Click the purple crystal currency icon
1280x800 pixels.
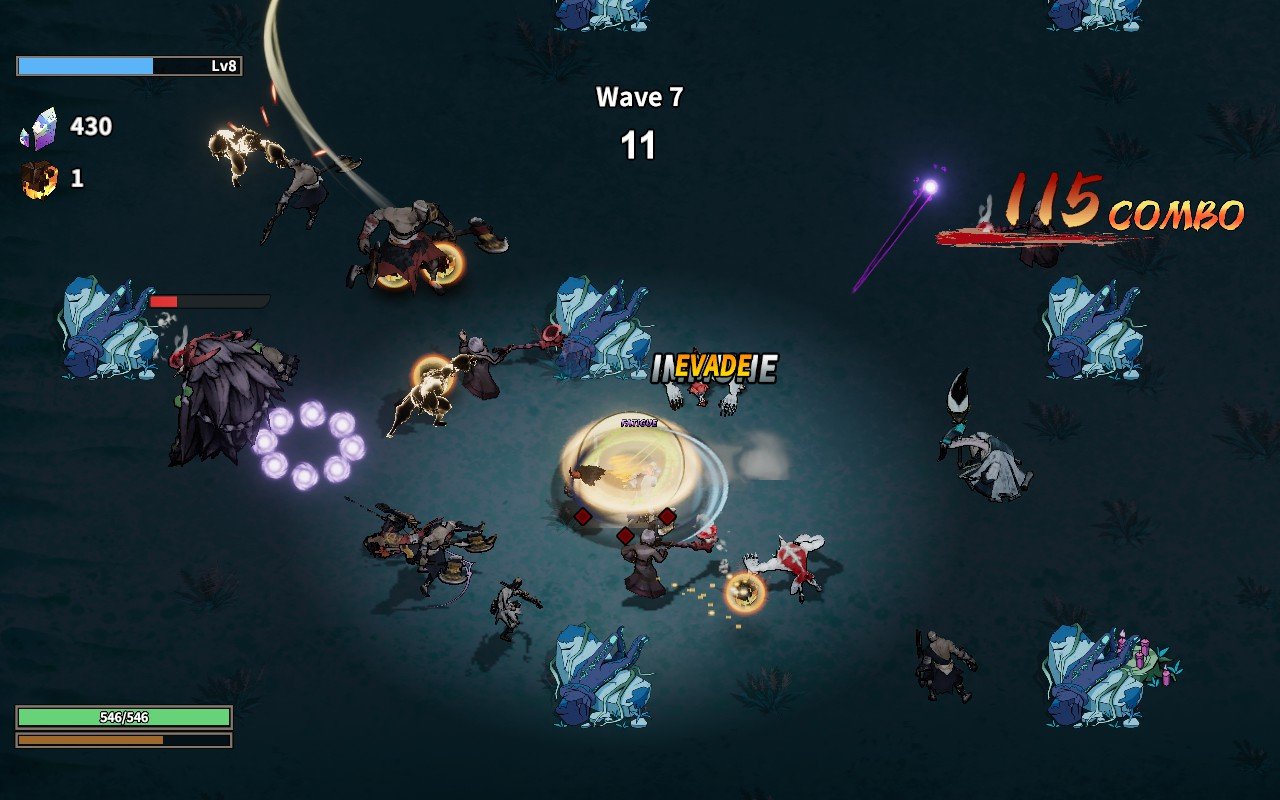point(37,130)
